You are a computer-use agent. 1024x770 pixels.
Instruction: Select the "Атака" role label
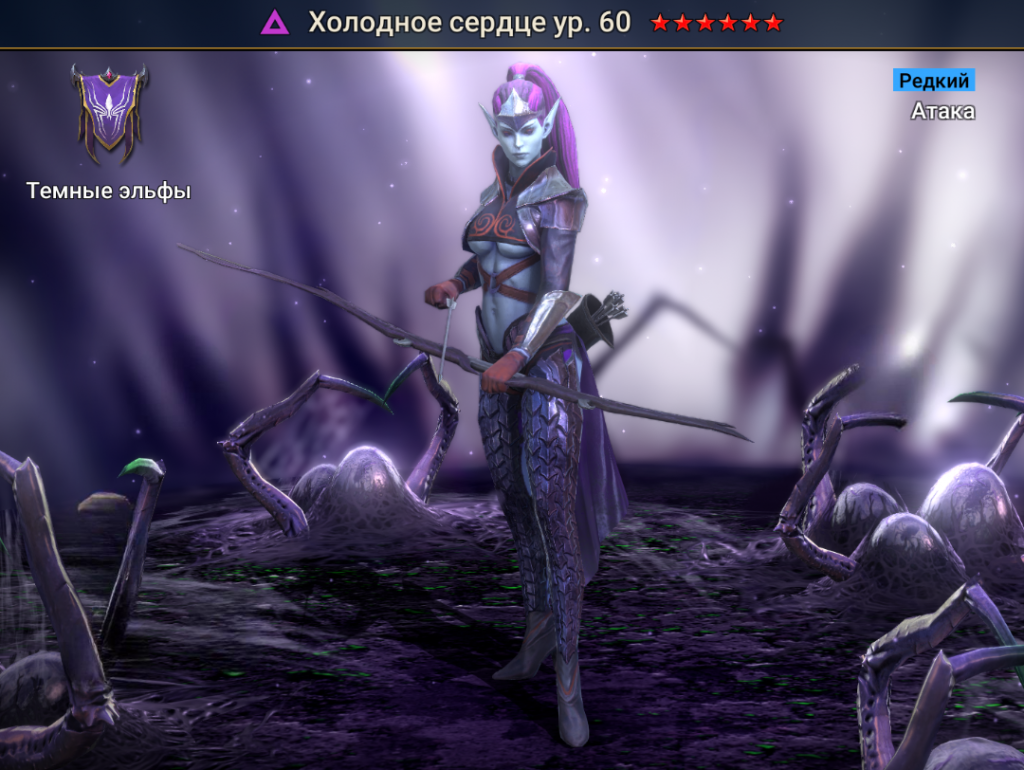click(x=942, y=111)
